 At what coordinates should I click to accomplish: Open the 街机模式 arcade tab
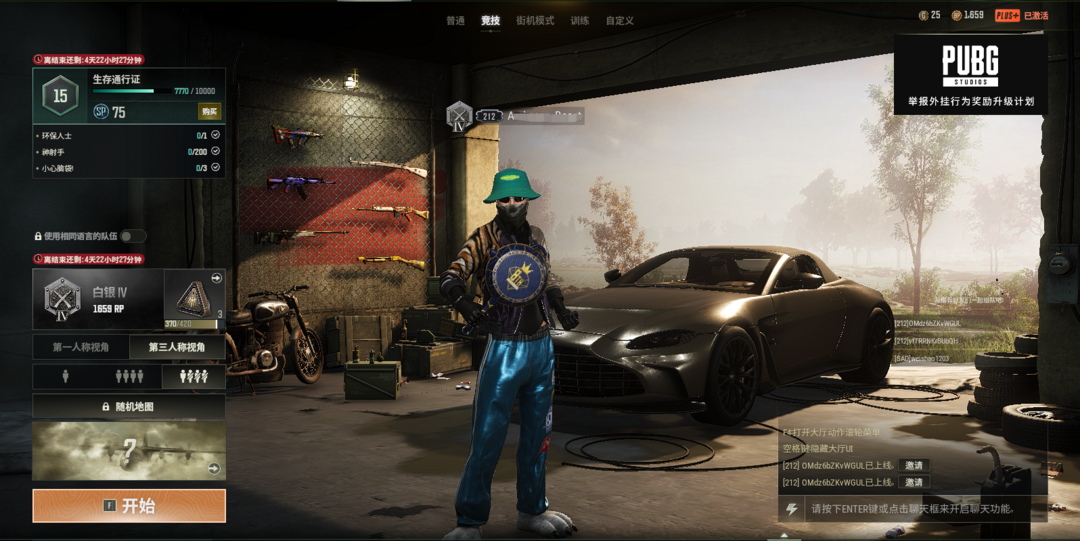(535, 21)
